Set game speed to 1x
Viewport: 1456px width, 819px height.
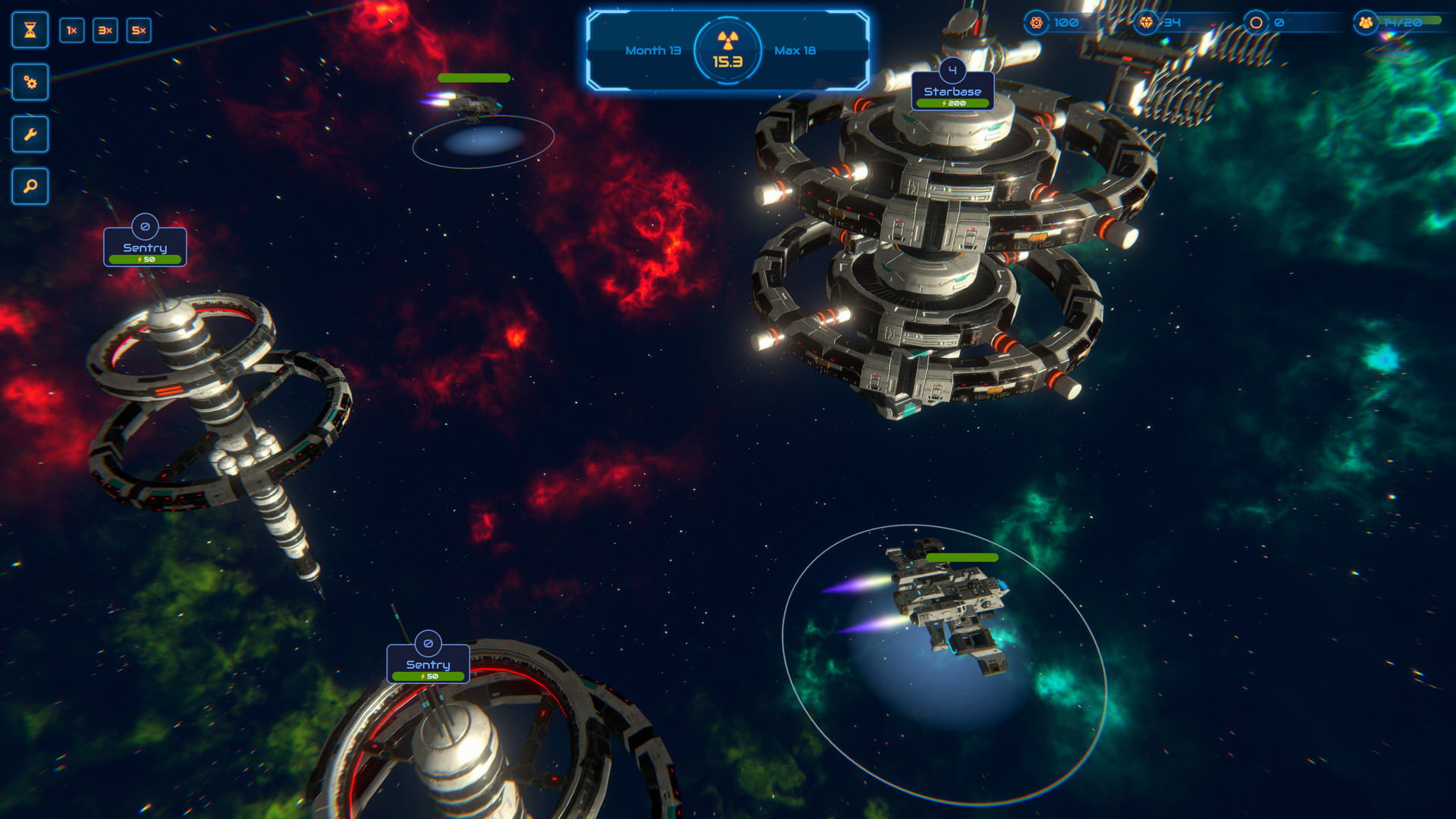coord(72,30)
